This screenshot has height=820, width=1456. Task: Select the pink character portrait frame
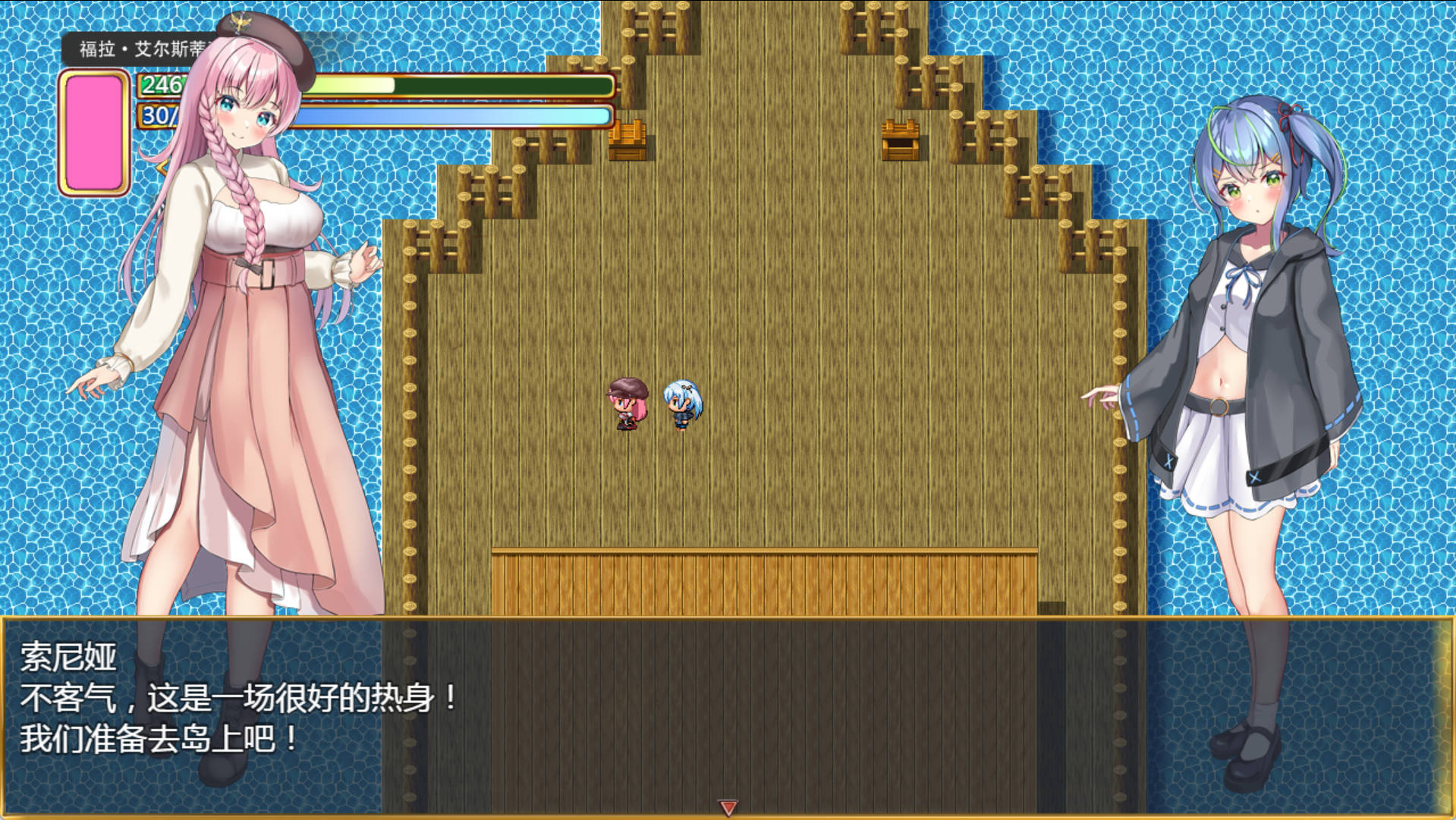(94, 133)
